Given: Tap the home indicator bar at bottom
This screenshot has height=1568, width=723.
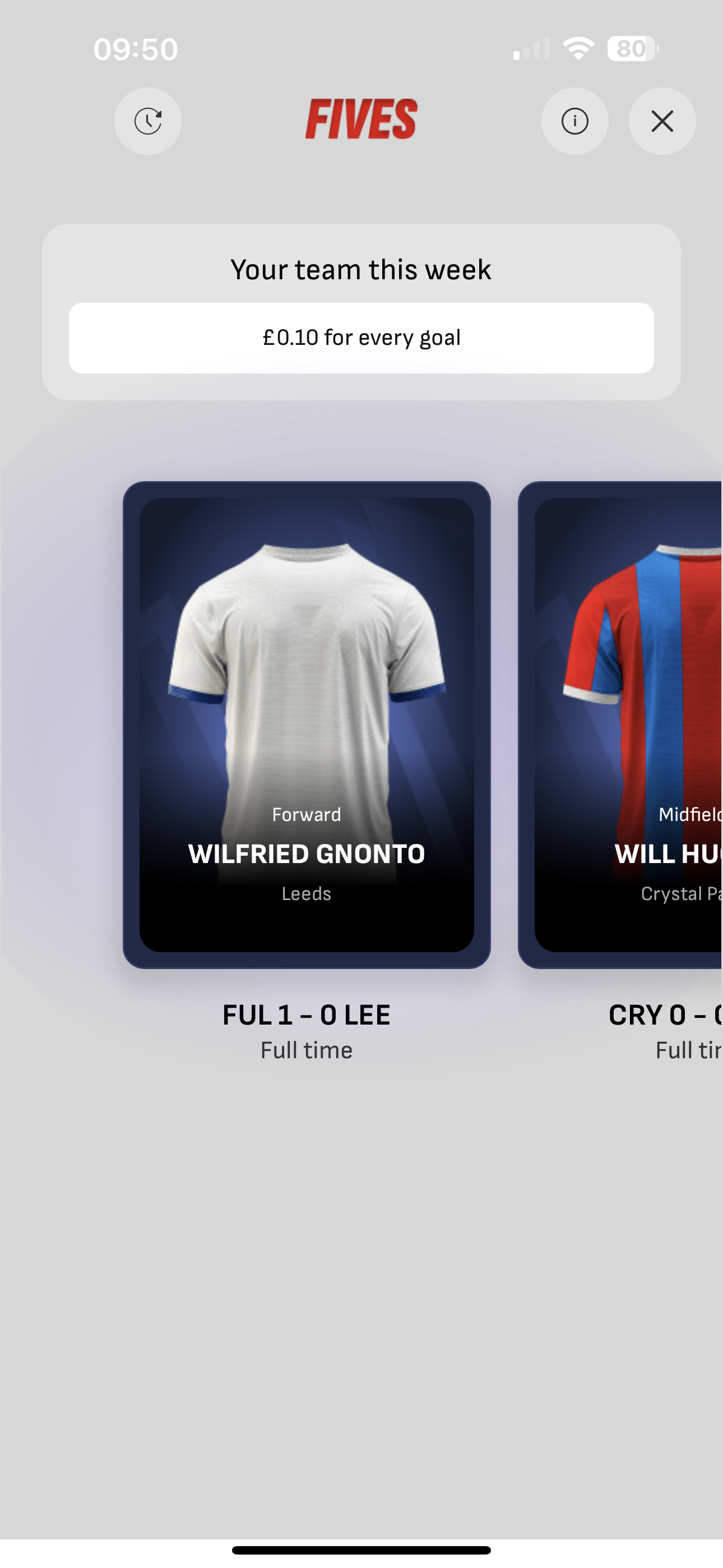Looking at the screenshot, I should point(361,1549).
